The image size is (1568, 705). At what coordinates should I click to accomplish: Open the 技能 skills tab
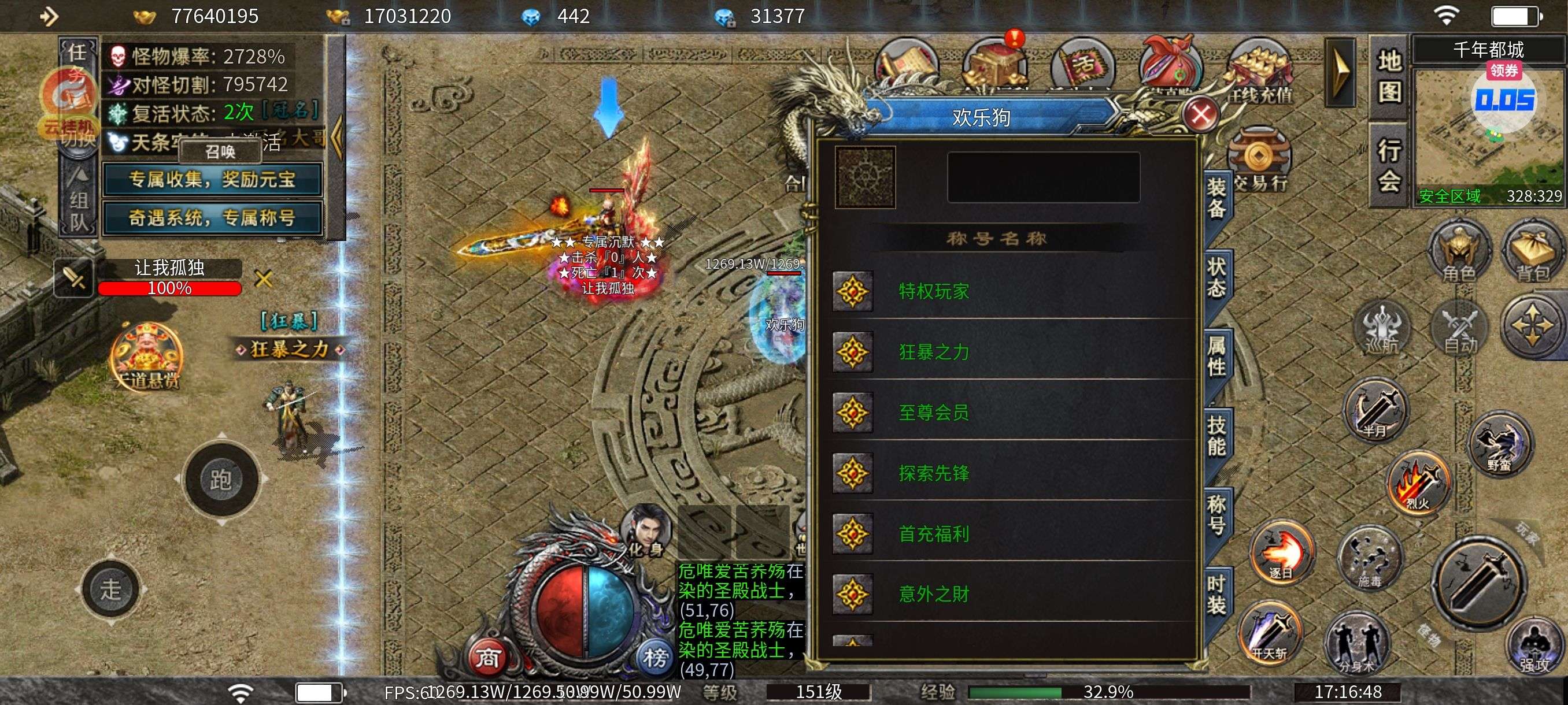tap(1217, 436)
